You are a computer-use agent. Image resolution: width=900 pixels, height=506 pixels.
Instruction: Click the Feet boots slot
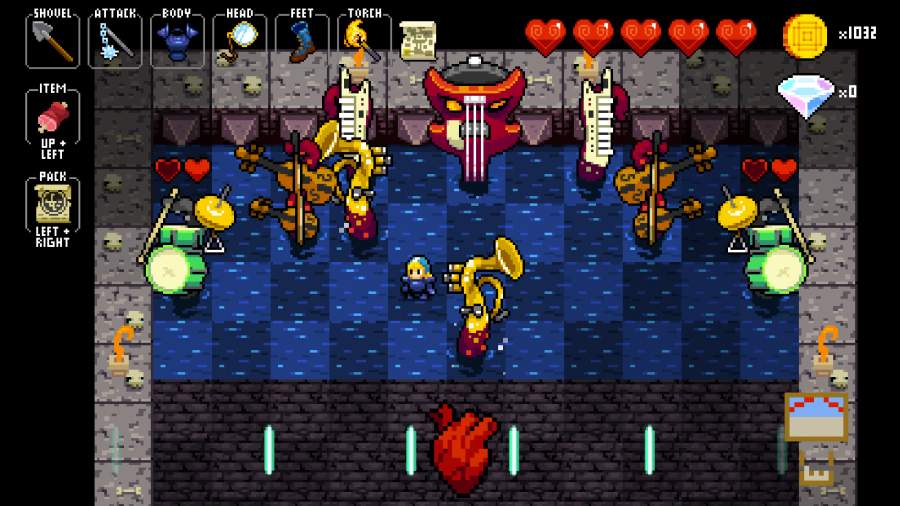click(302, 40)
